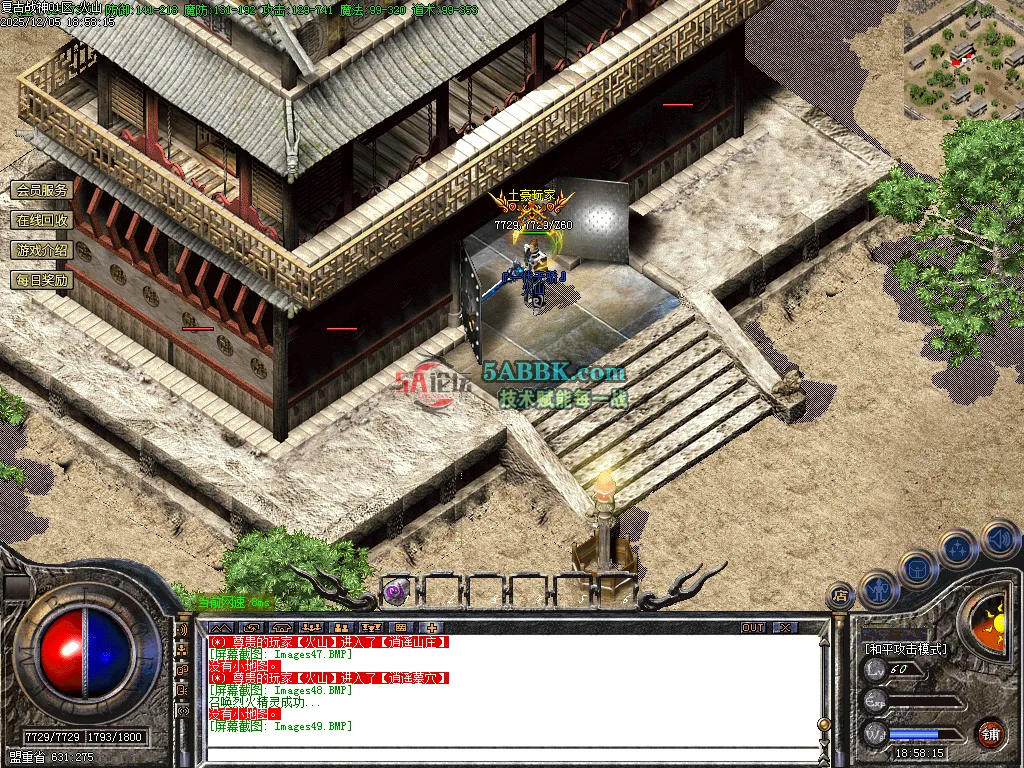Select the purple item in the belt slot
Viewport: 1024px width, 768px height.
point(396,591)
